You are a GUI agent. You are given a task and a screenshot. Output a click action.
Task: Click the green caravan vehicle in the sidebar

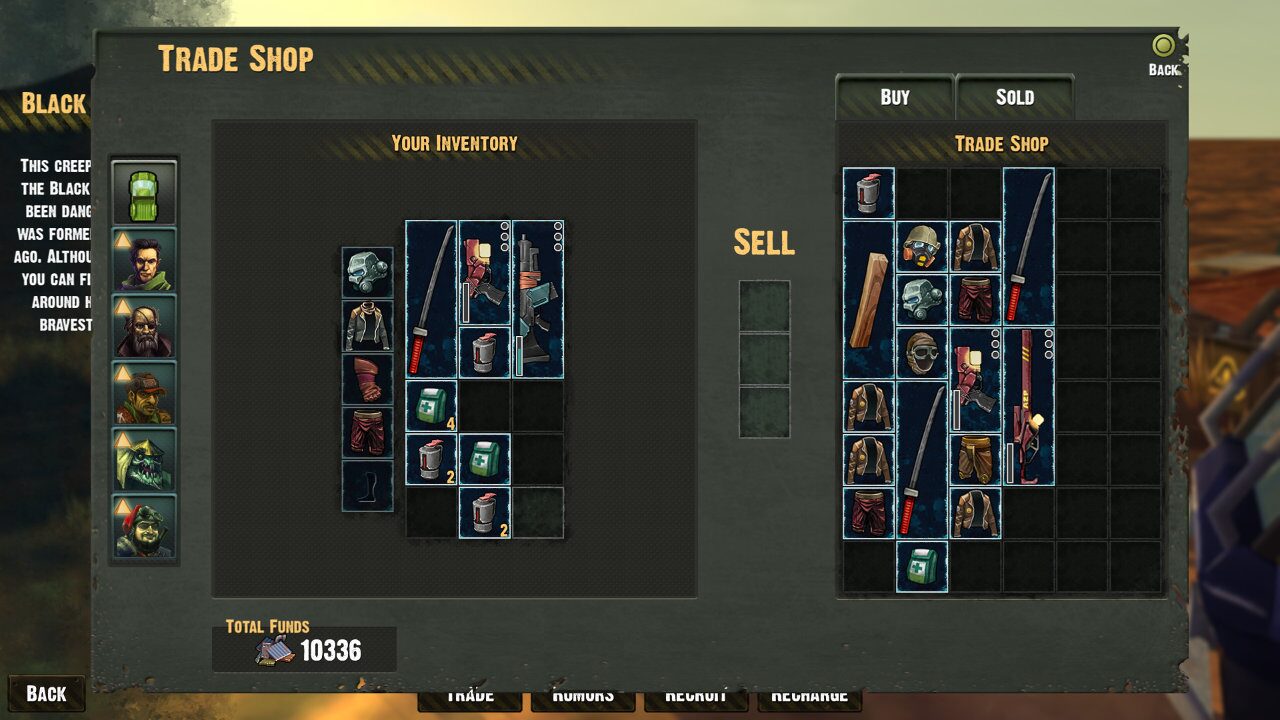coord(144,191)
